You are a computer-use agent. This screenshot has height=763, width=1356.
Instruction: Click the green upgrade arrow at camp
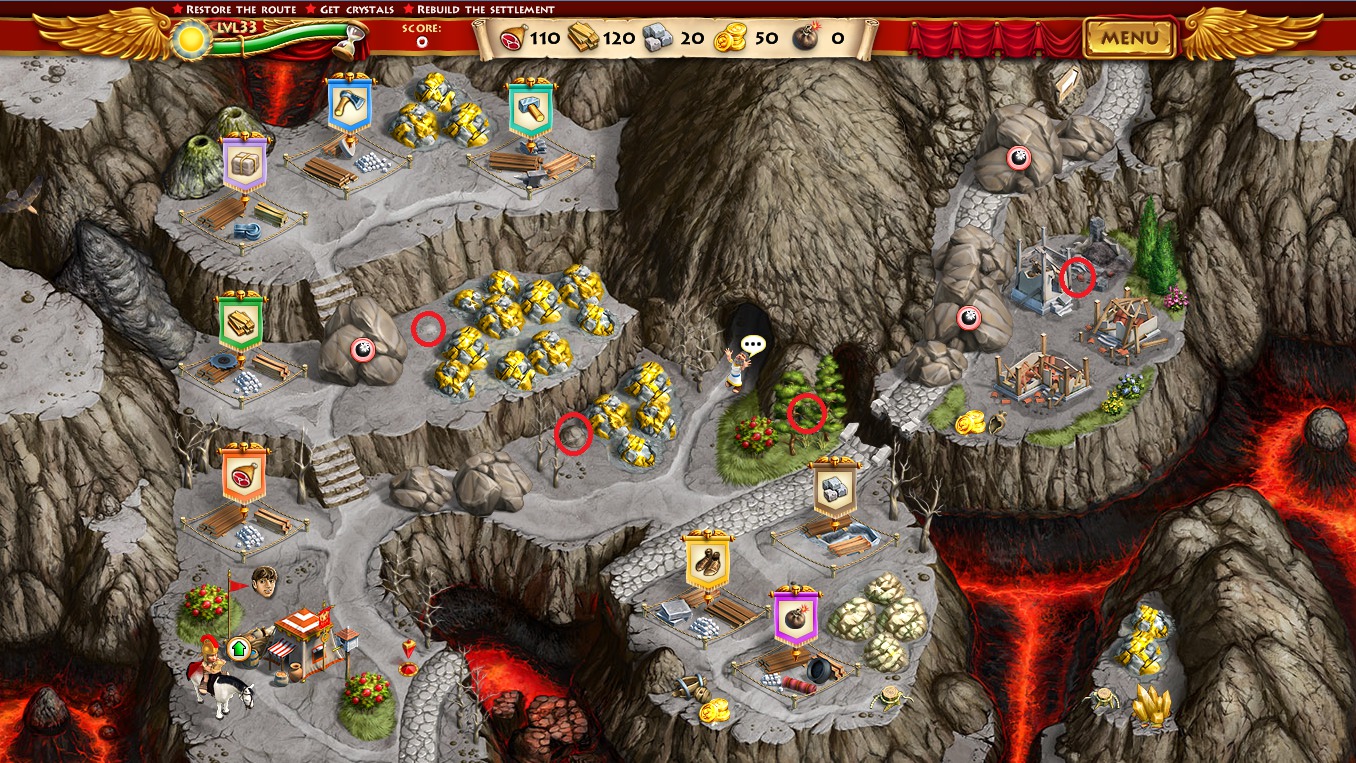pos(238,649)
